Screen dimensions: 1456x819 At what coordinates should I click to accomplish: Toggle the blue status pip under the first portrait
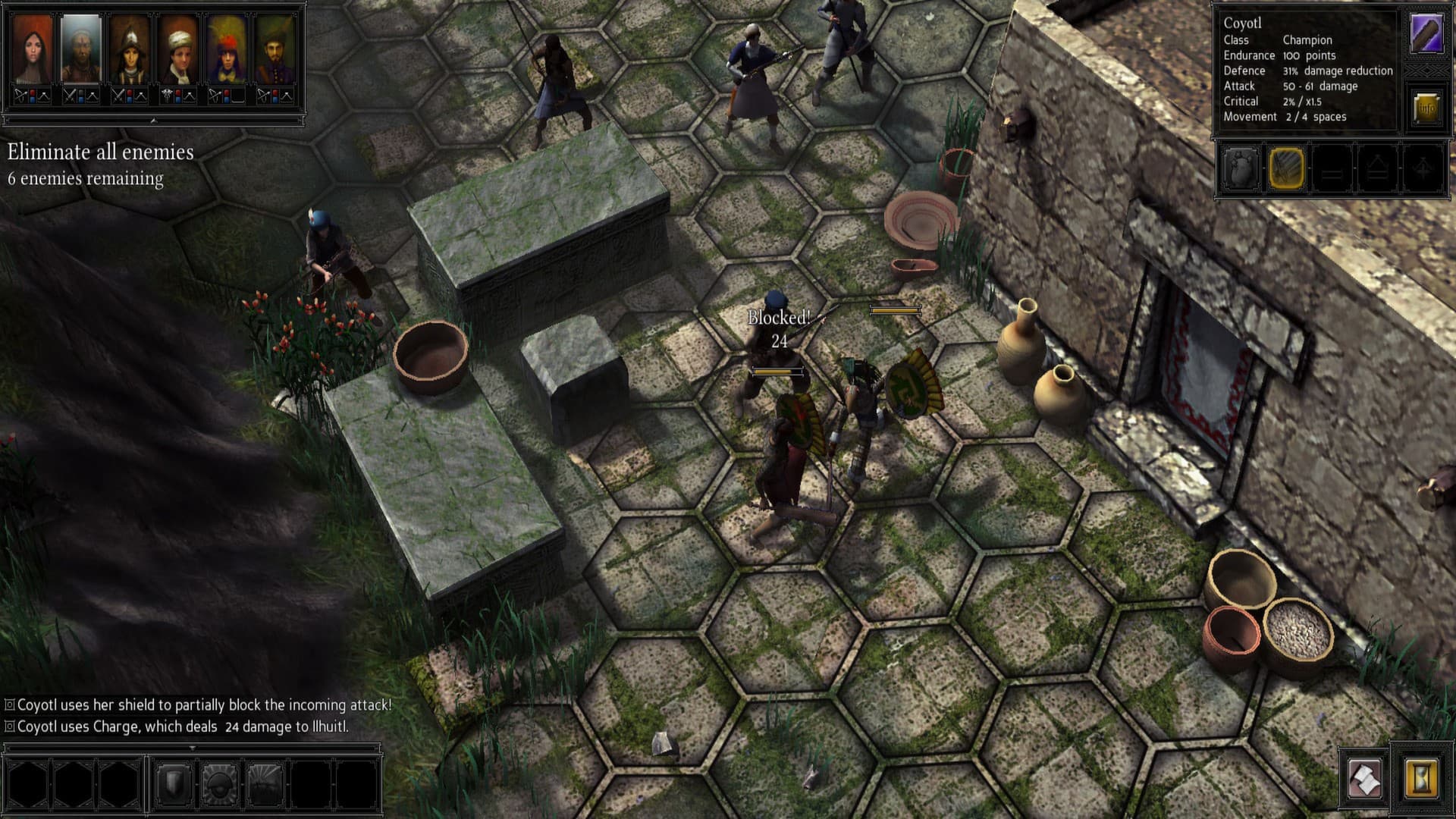[x=32, y=101]
